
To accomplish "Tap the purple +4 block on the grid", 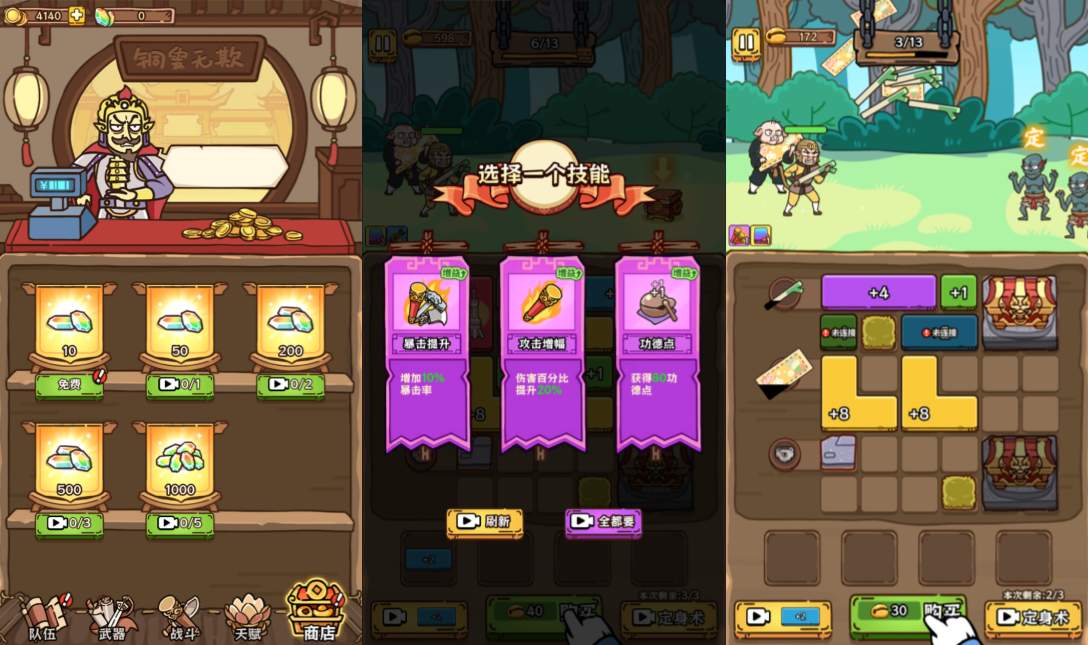I will [x=878, y=293].
